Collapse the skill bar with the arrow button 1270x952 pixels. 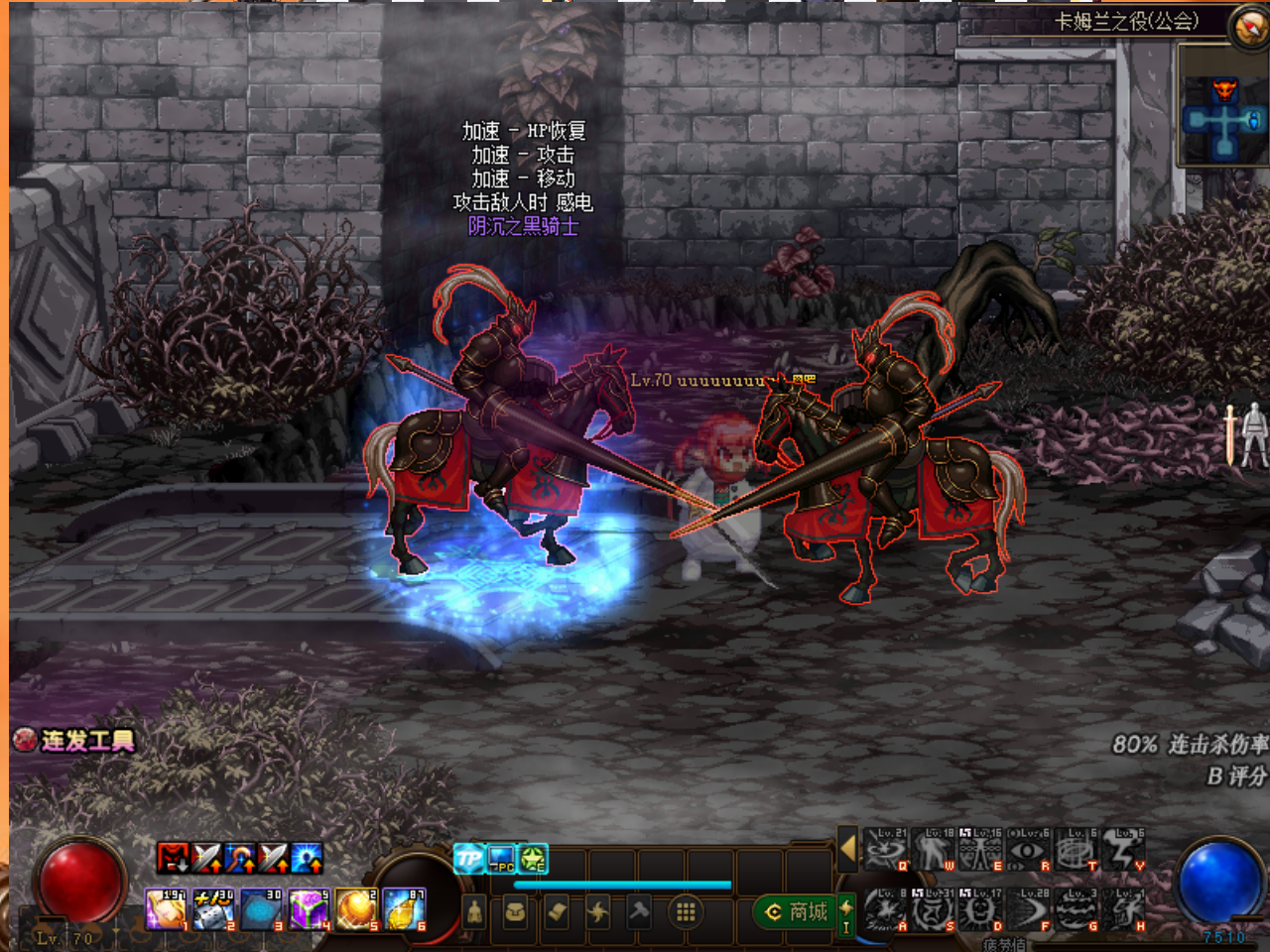click(847, 849)
